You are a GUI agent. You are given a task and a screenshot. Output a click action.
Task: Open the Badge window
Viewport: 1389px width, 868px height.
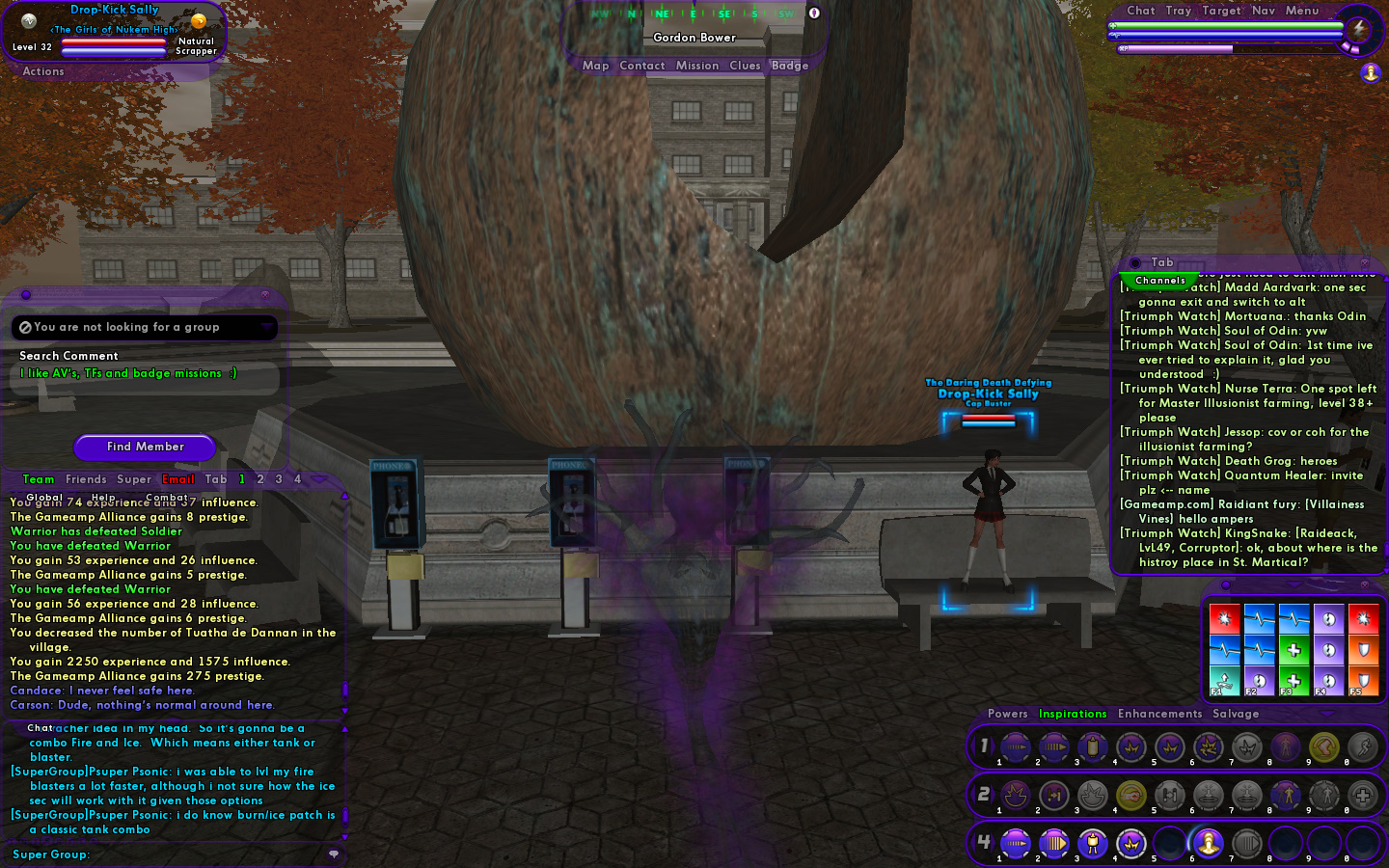point(789,66)
